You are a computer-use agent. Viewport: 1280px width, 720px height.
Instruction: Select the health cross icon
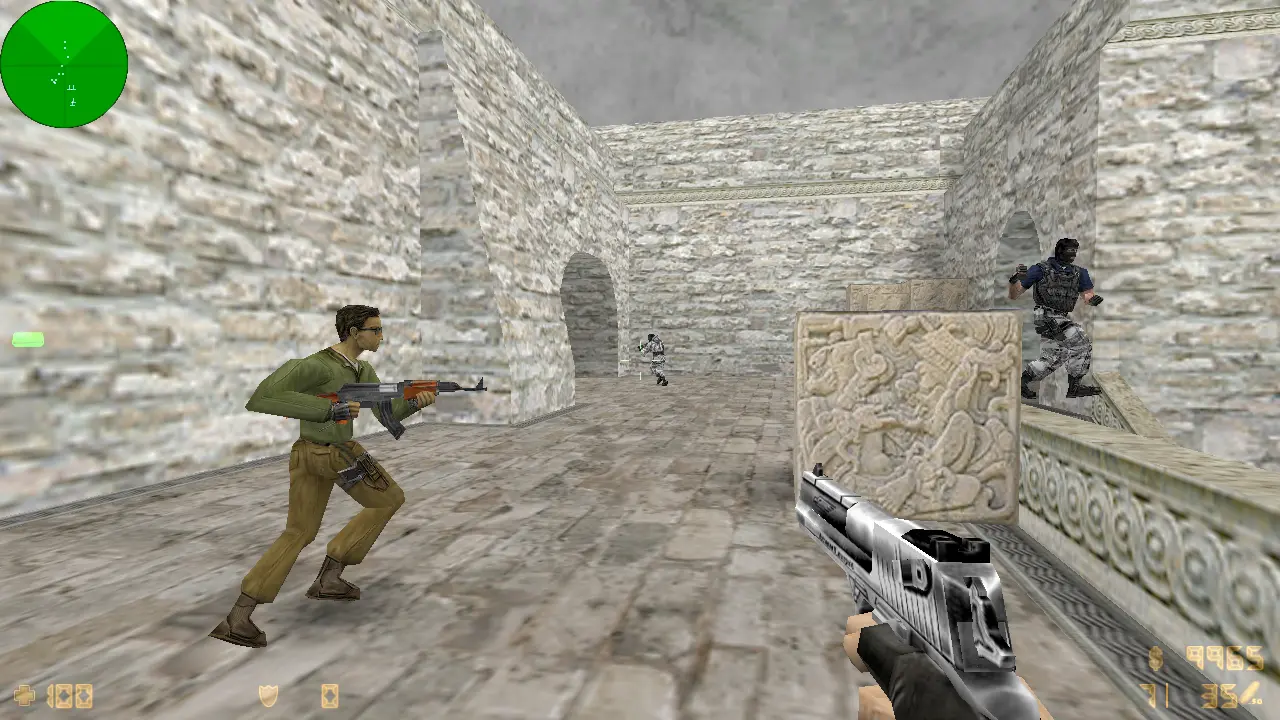tap(24, 695)
